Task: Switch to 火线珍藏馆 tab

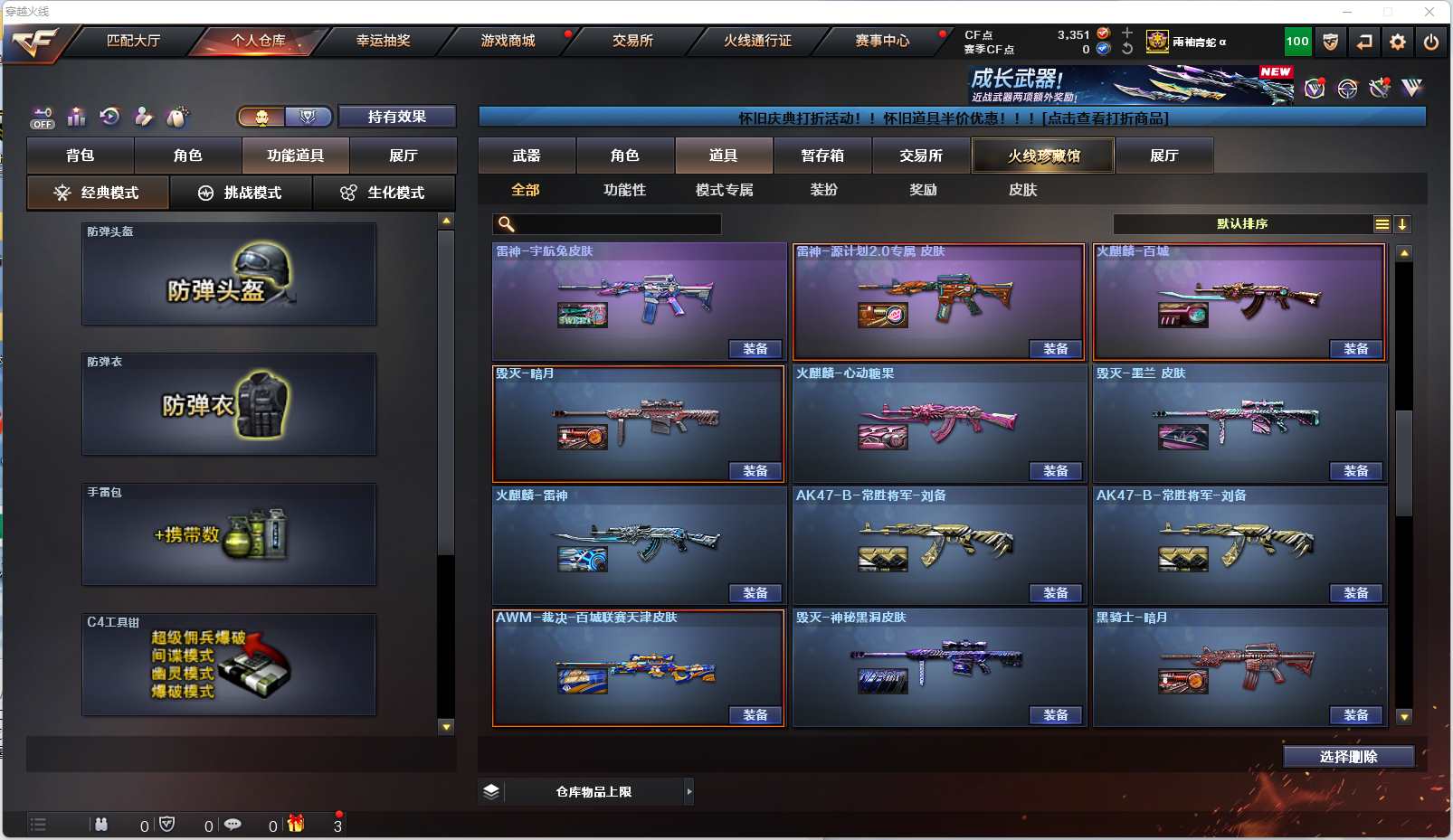Action: pos(1043,156)
